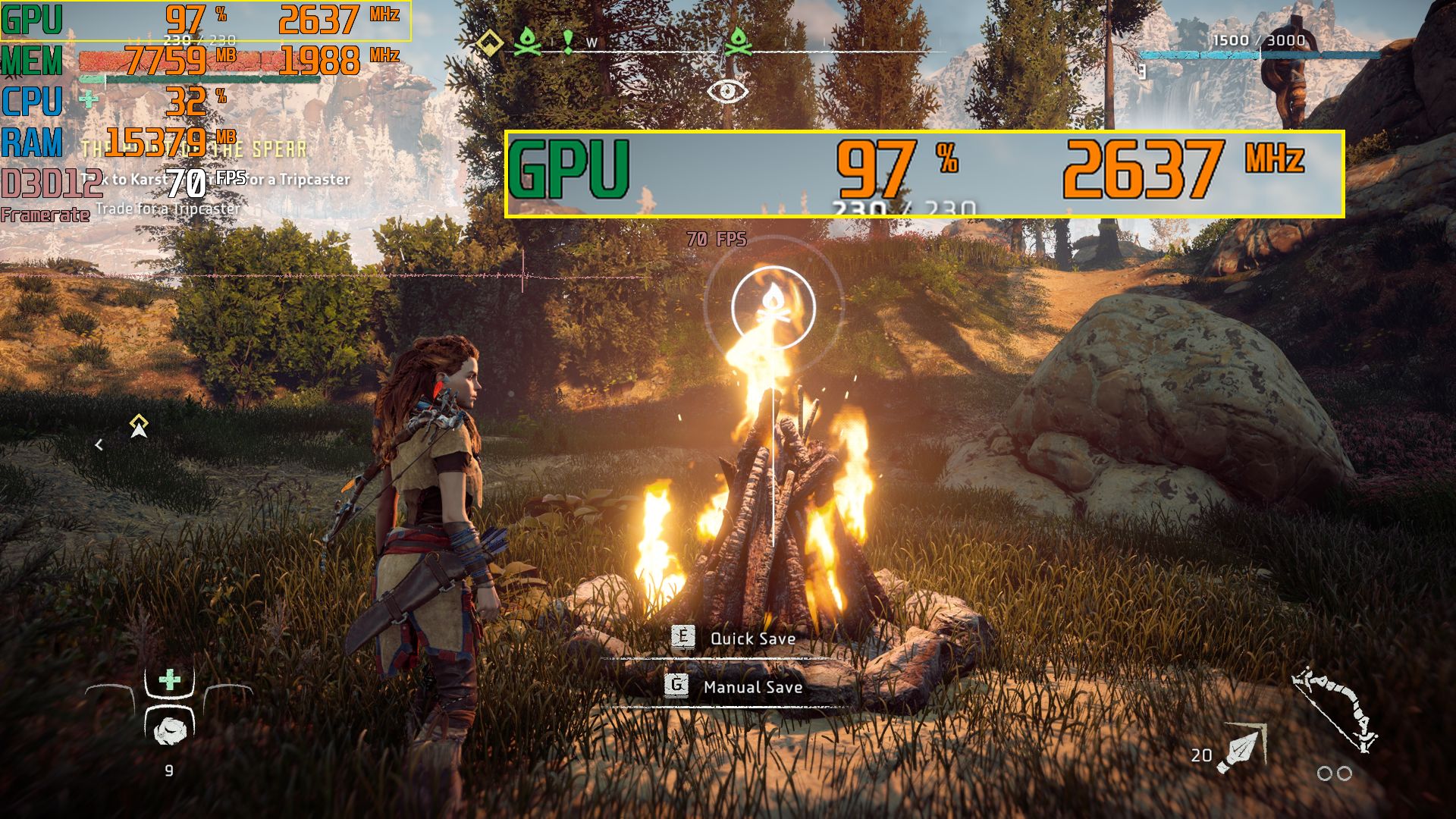This screenshot has height=819, width=1456.
Task: Click the yellow quest waypoint arrow marker
Action: pos(139,427)
